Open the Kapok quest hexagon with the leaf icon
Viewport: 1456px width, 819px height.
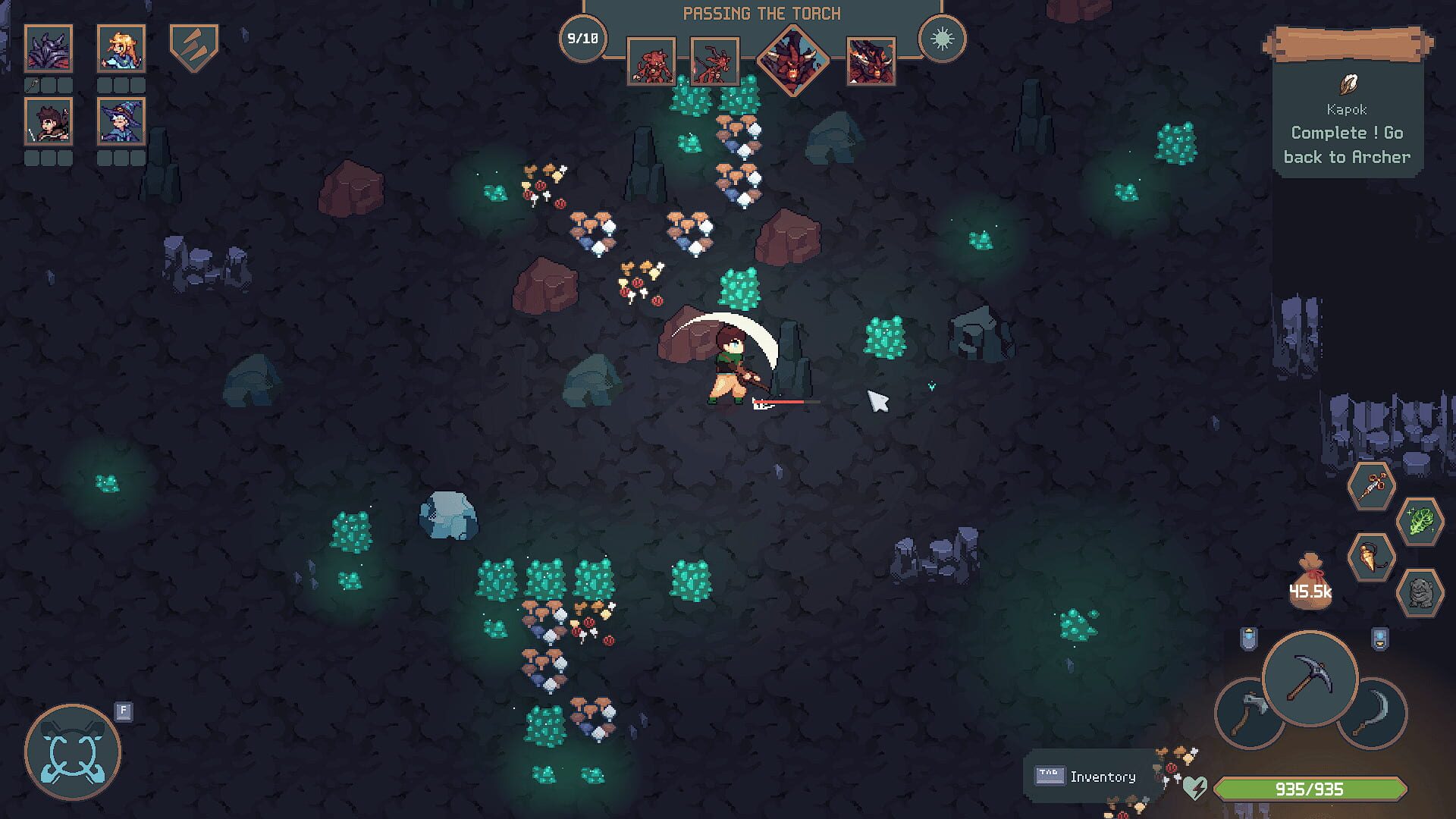(1420, 522)
